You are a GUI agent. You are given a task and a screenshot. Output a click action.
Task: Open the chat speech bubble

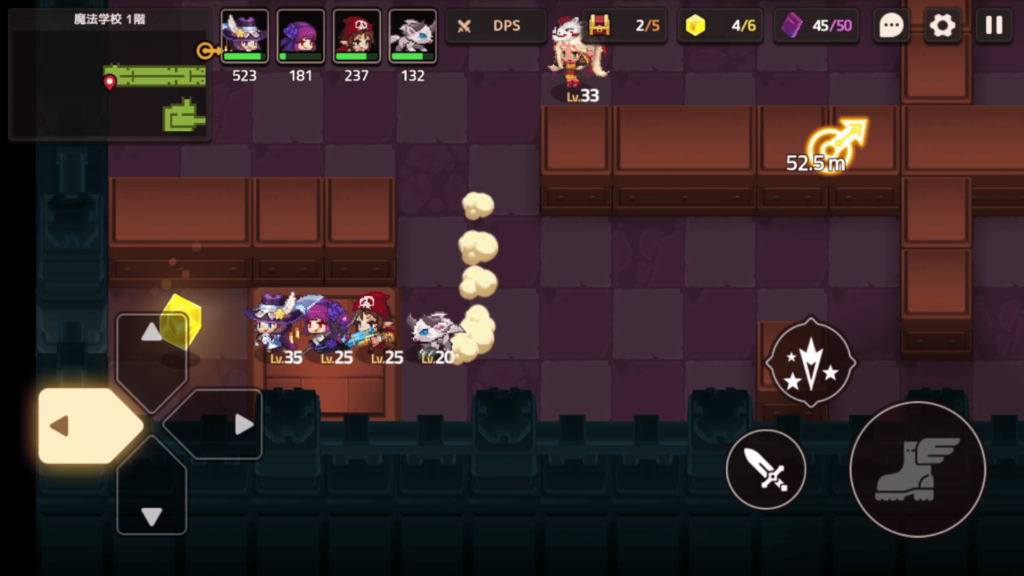[x=890, y=26]
